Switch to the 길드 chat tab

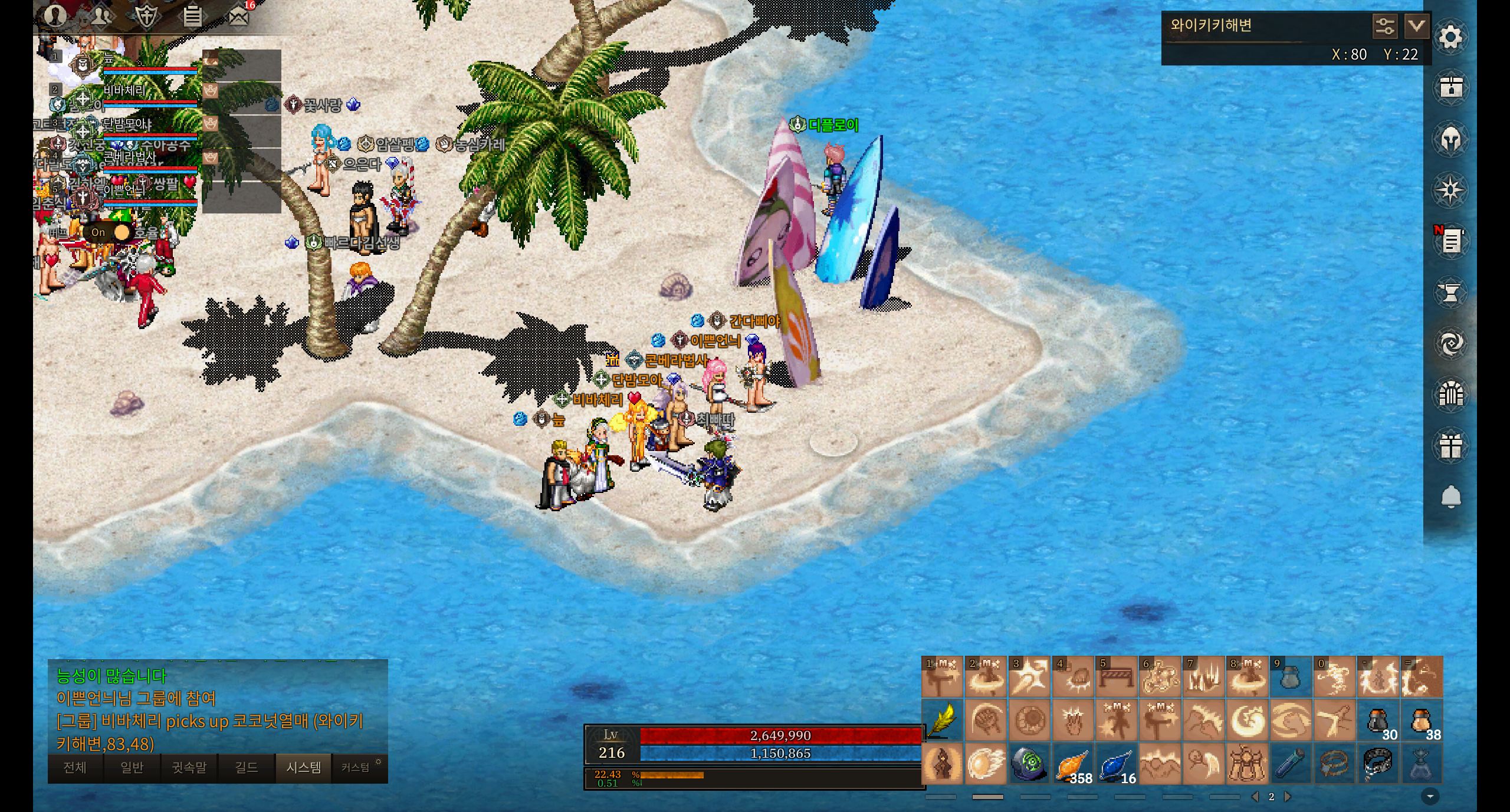[x=247, y=767]
